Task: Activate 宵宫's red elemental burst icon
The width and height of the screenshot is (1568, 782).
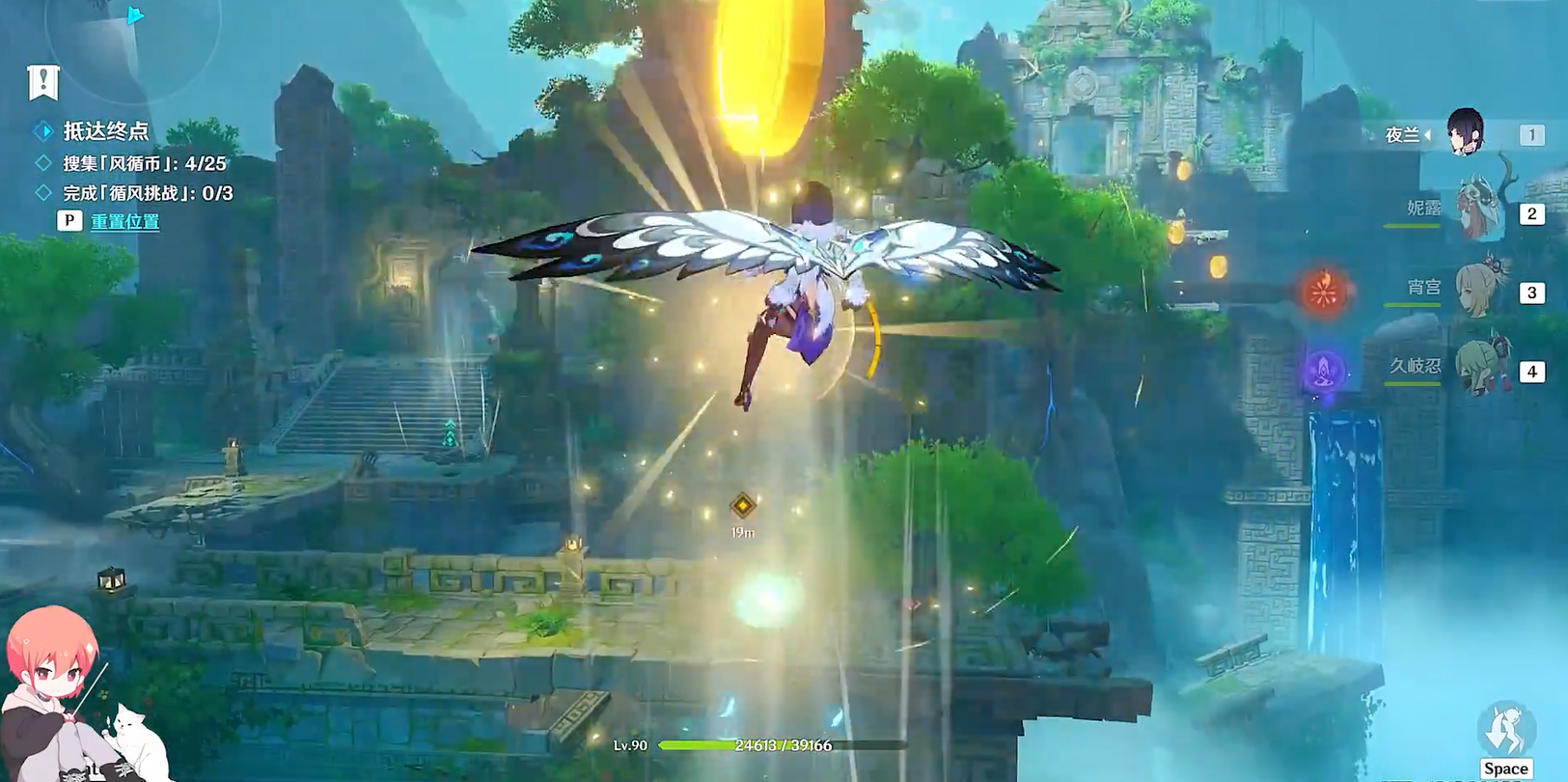Action: point(1324,291)
